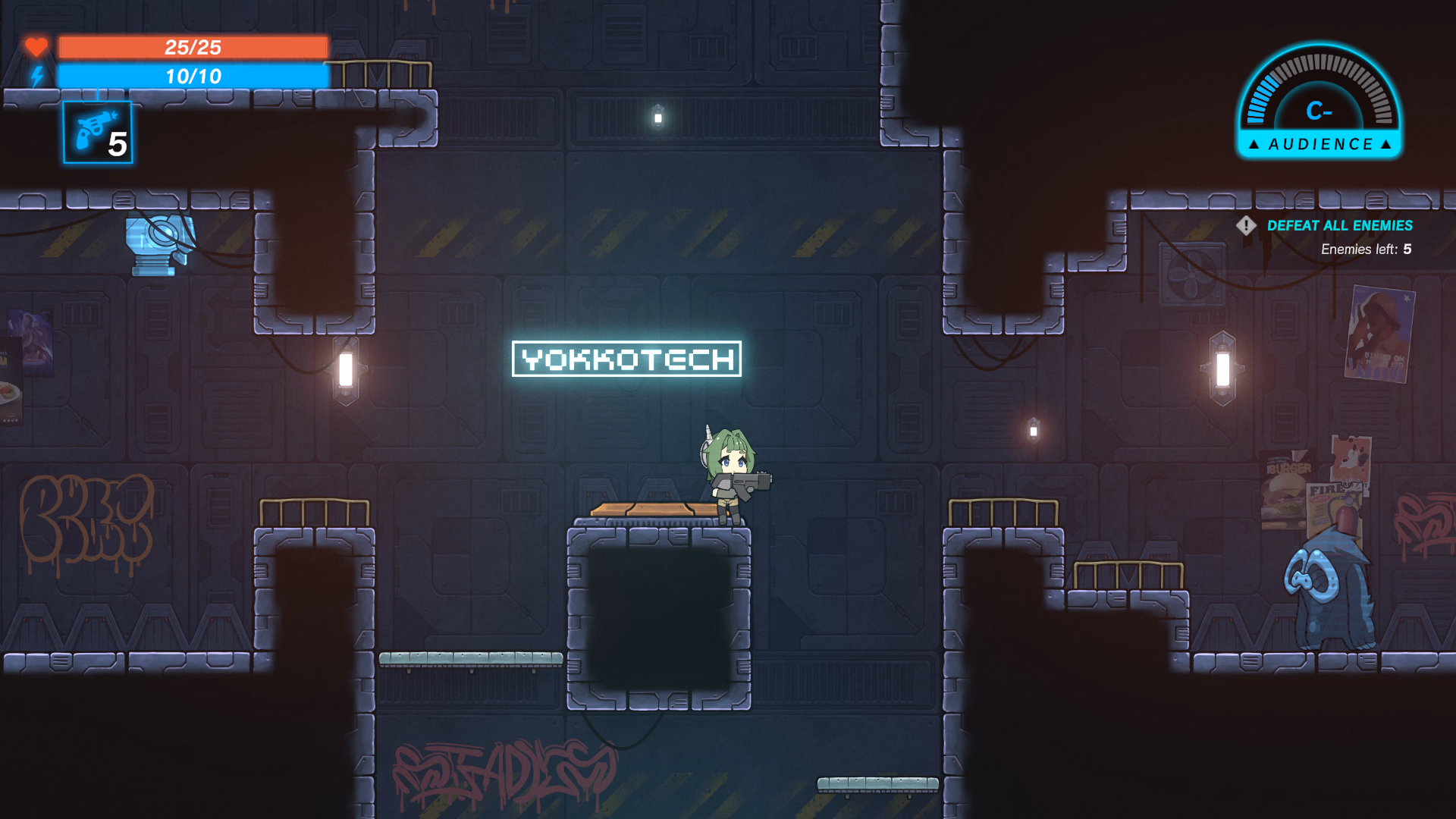Click the blue 10/10 energy bar
This screenshot has height=819, width=1456.
click(192, 76)
